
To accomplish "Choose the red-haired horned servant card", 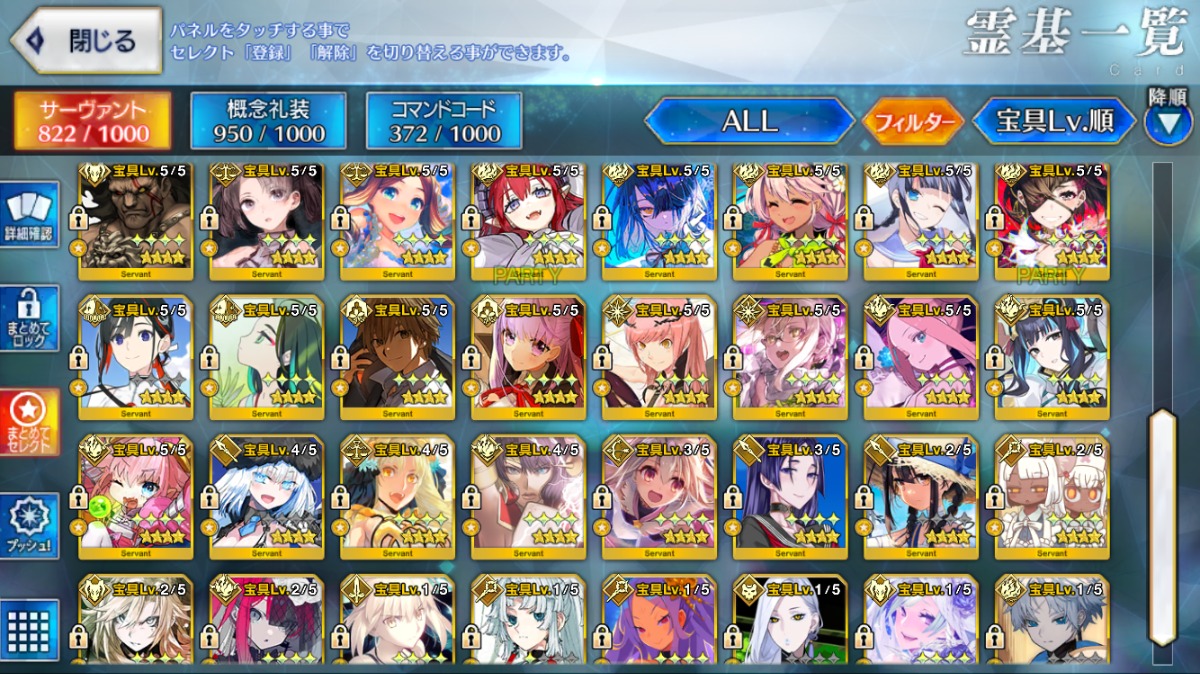I will (528, 220).
